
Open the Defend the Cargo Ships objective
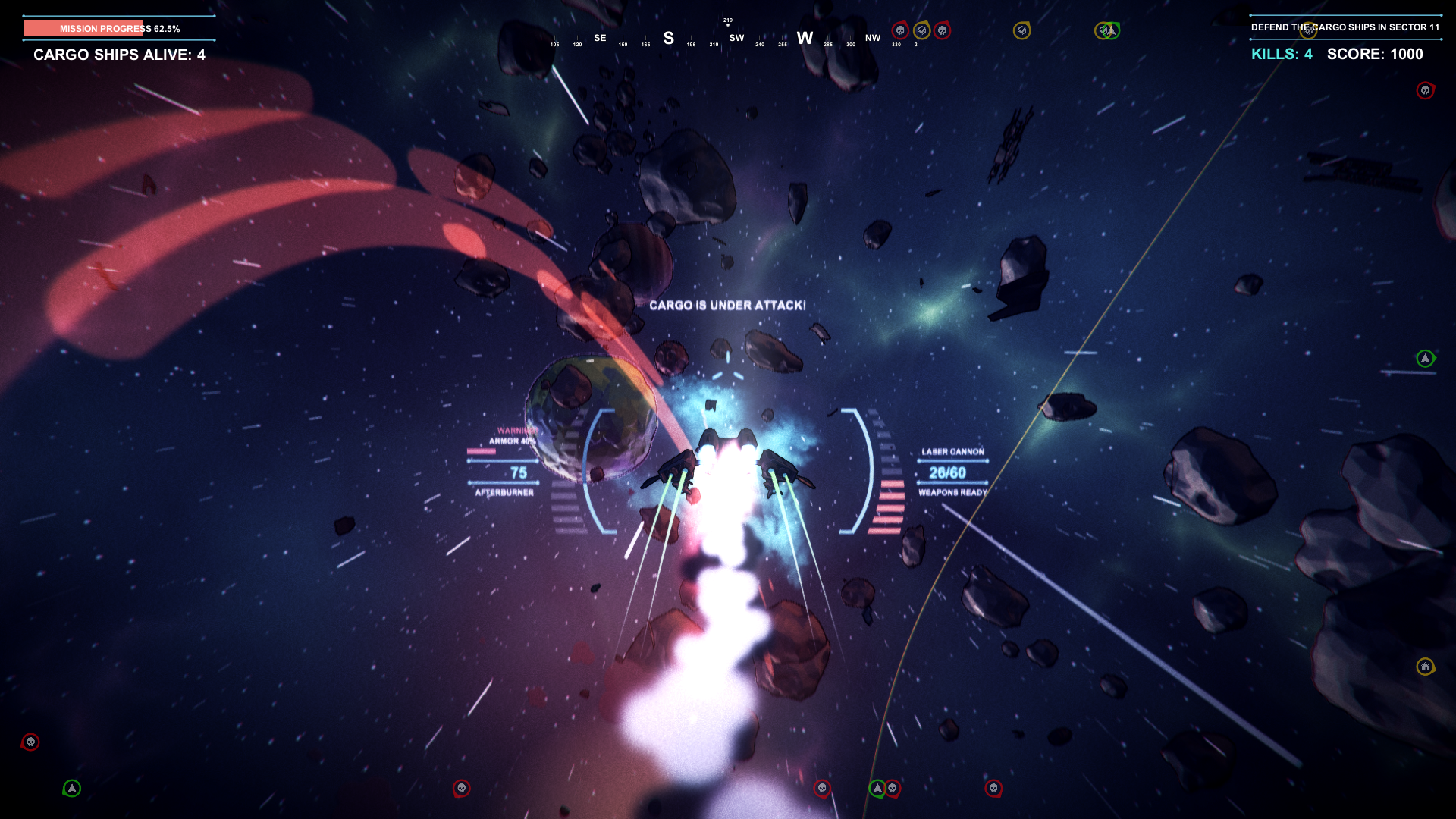click(1345, 27)
